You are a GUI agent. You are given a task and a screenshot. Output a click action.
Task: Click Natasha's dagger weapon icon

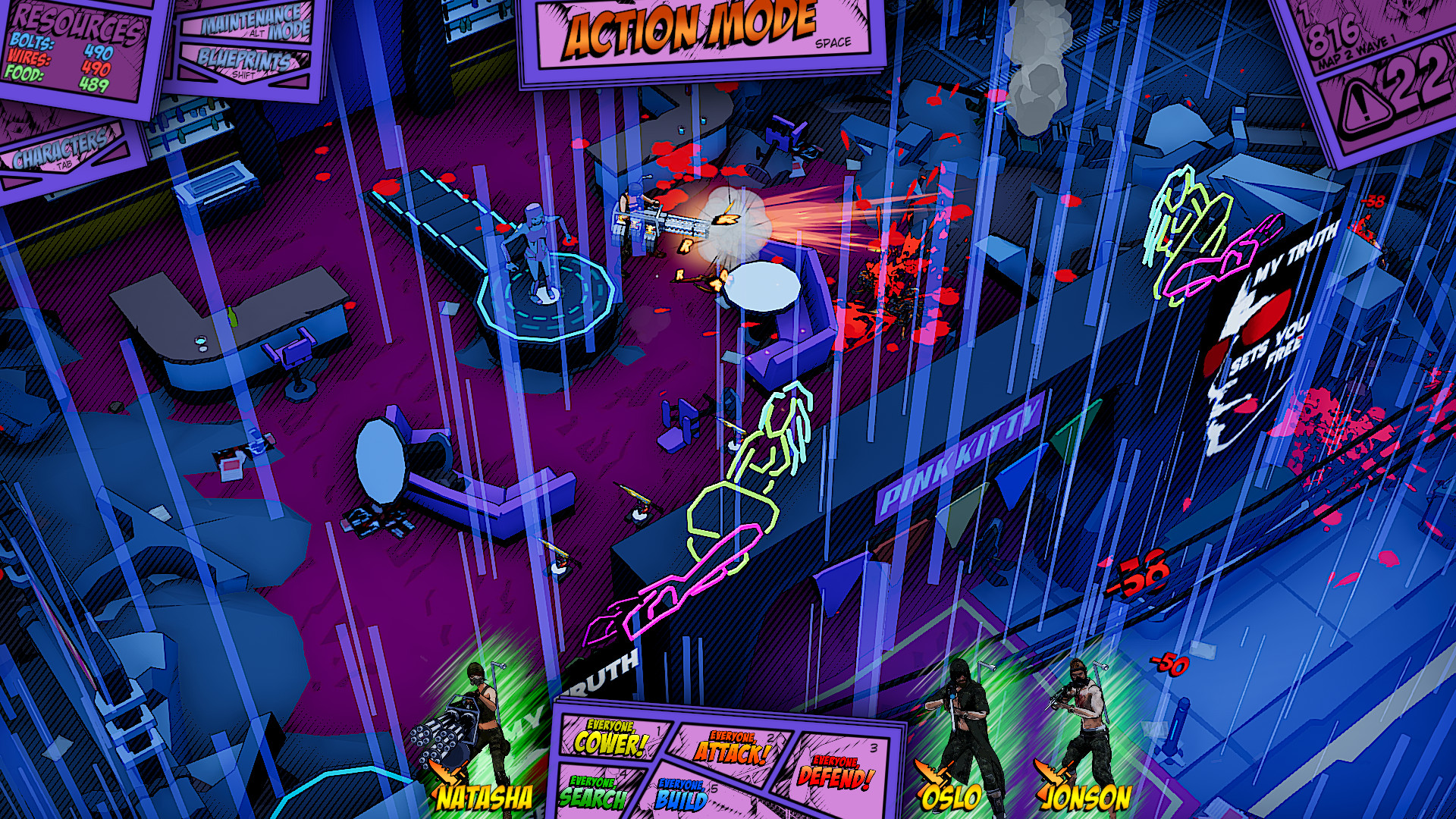point(447,772)
